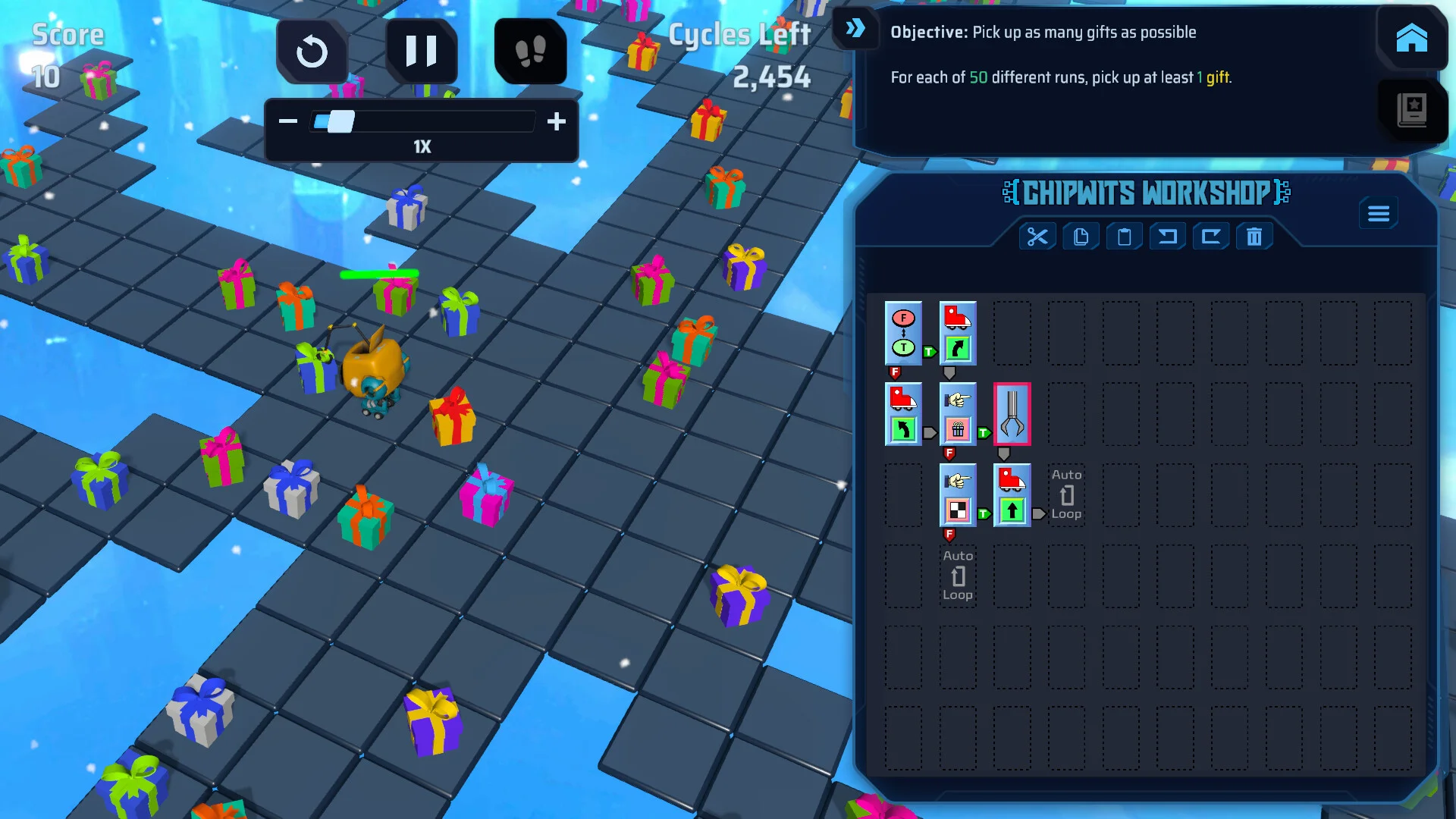The width and height of the screenshot is (1456, 819).
Task: Open the star journal book
Action: [1411, 110]
